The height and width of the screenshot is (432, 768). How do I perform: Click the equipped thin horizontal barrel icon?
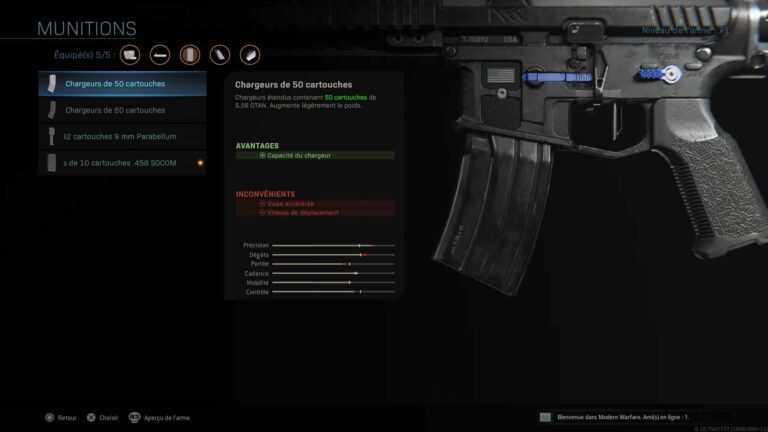[160, 54]
